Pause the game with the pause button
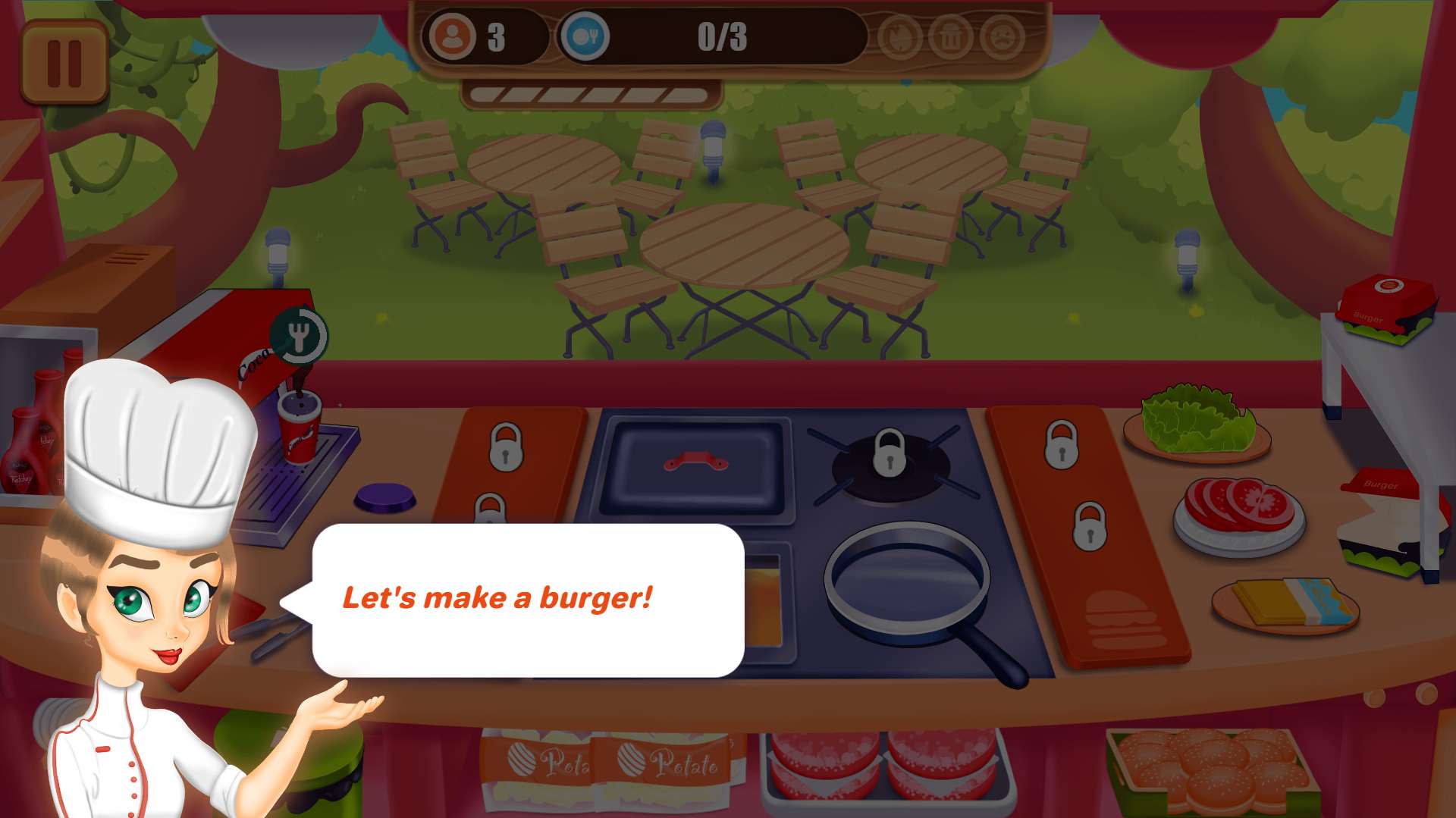The image size is (1456, 818). 64,62
